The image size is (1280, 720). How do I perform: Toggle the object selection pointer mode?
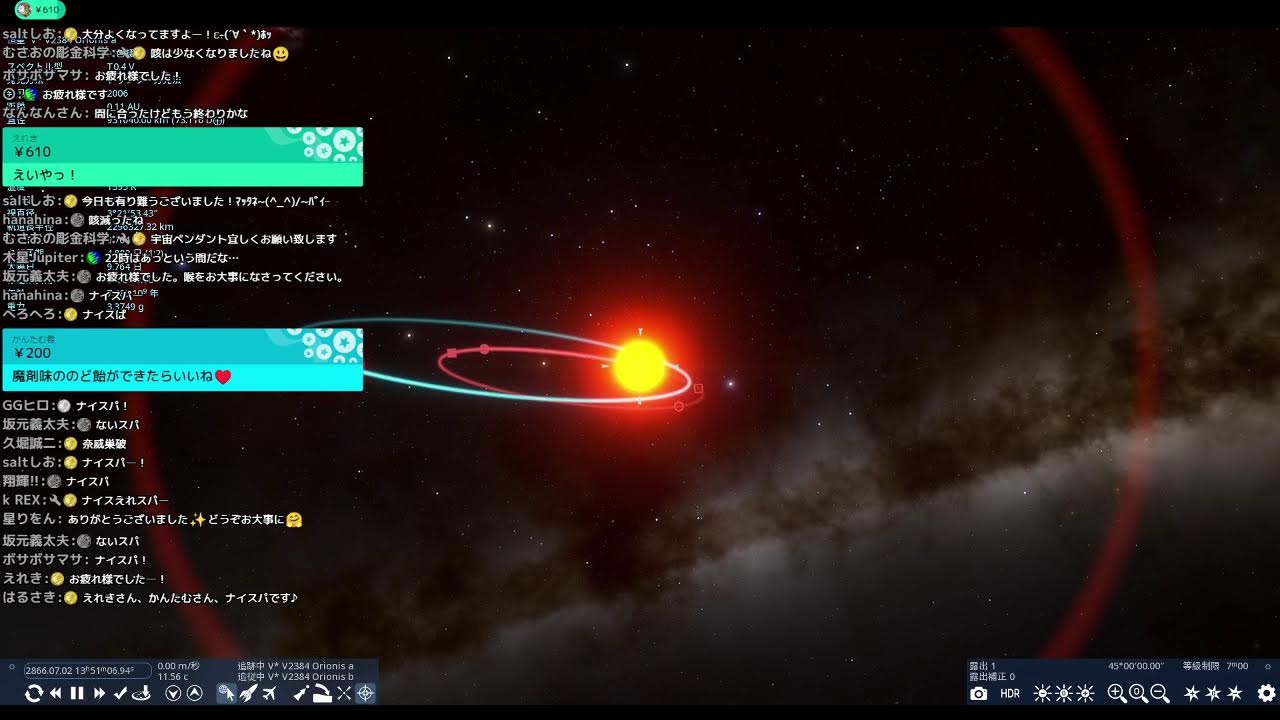click(x=226, y=693)
